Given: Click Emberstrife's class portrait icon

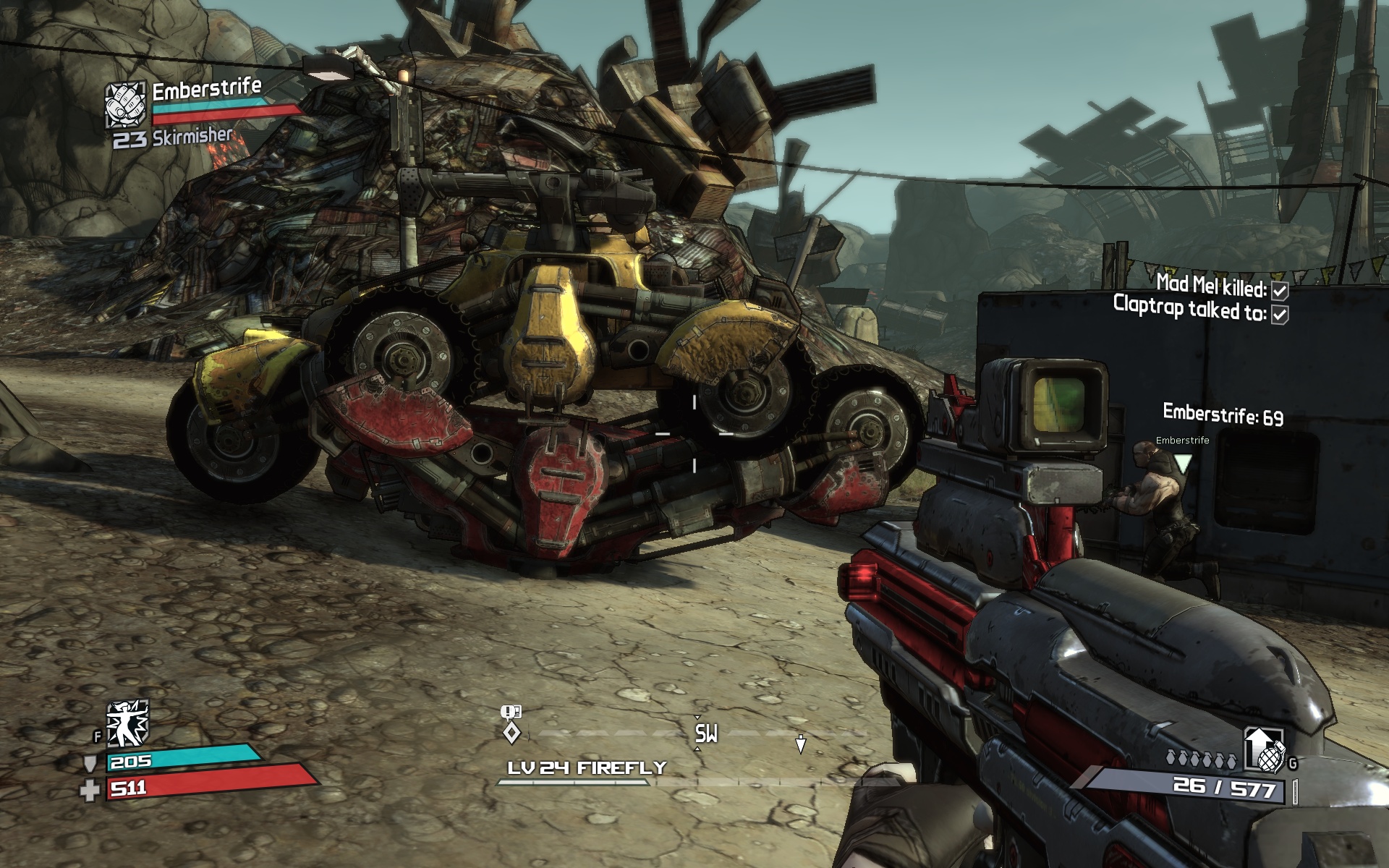Looking at the screenshot, I should [x=126, y=106].
